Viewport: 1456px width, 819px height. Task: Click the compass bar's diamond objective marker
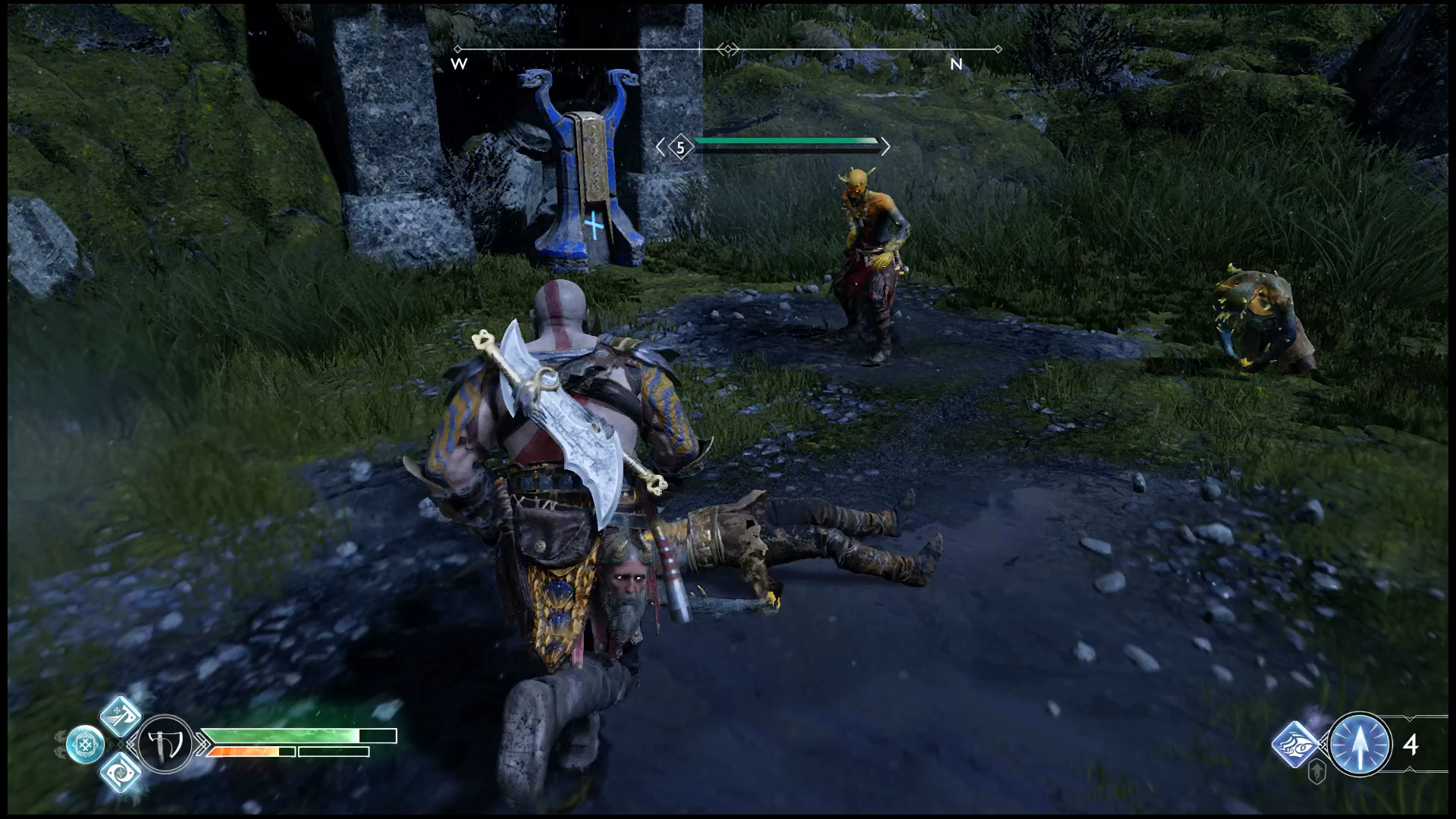(x=728, y=49)
